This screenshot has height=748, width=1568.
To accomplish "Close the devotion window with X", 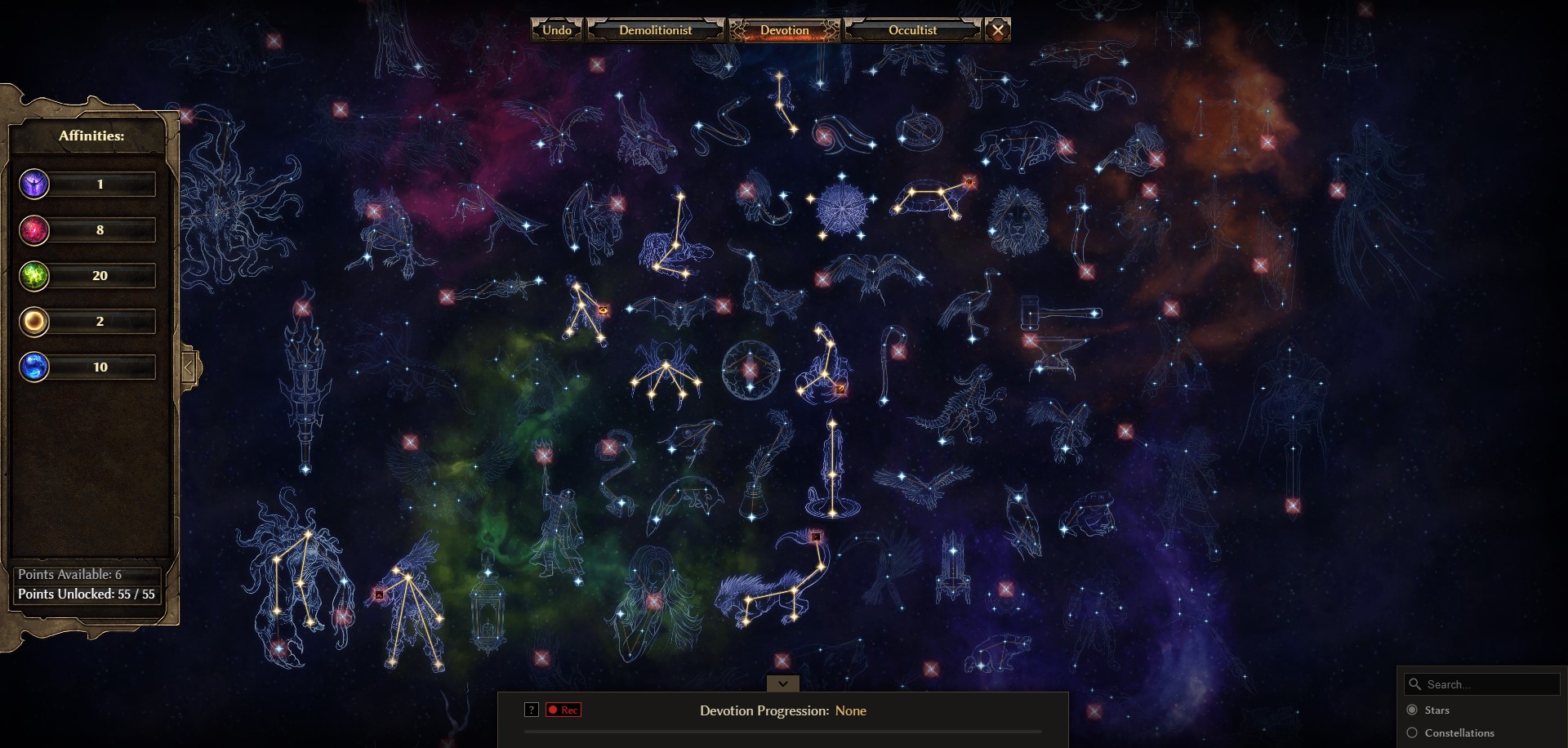I will [x=997, y=30].
